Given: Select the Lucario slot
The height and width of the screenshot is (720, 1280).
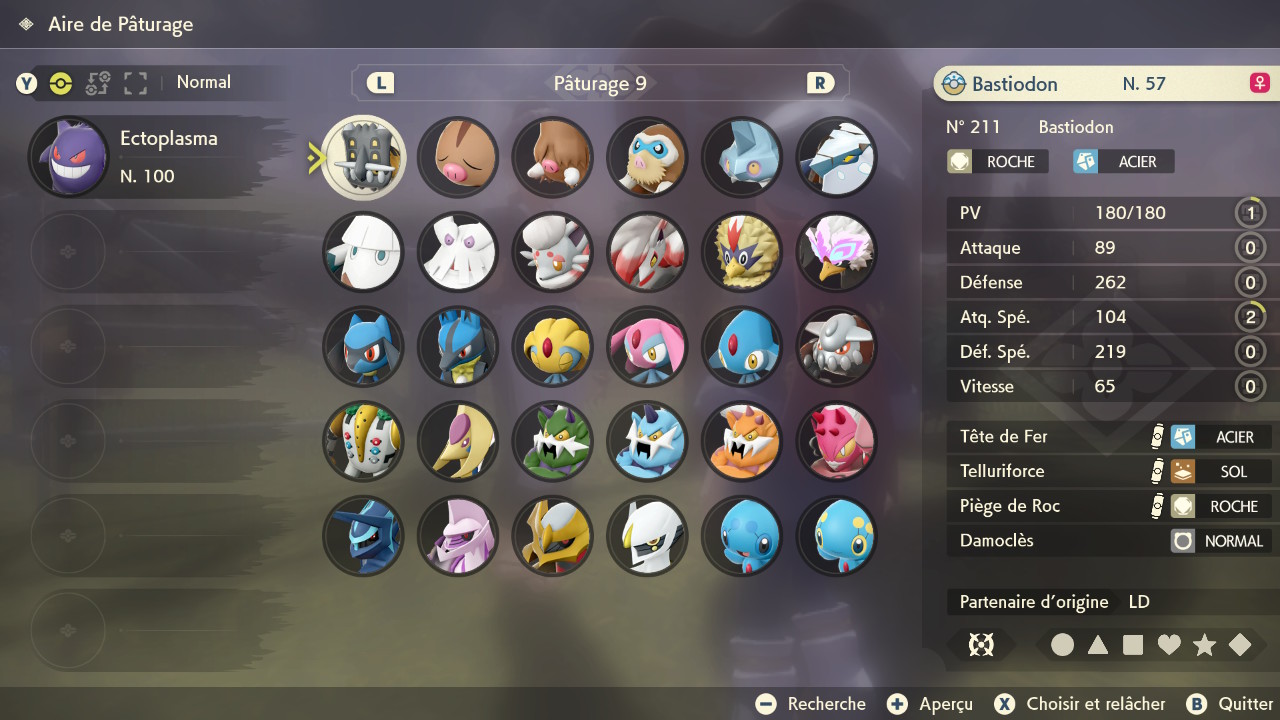Looking at the screenshot, I should pos(458,347).
